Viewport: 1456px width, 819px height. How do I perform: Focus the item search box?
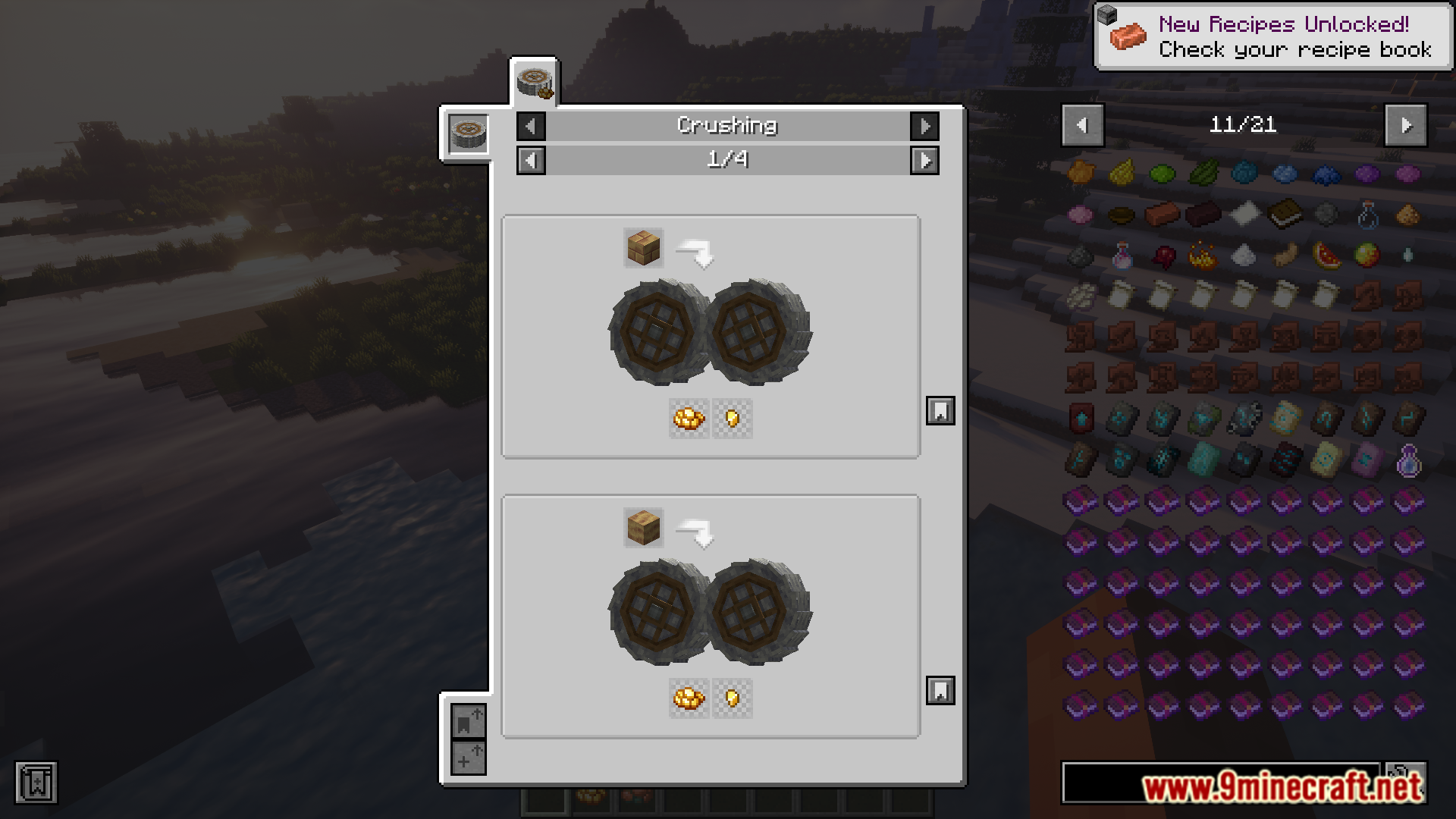[x=1221, y=783]
